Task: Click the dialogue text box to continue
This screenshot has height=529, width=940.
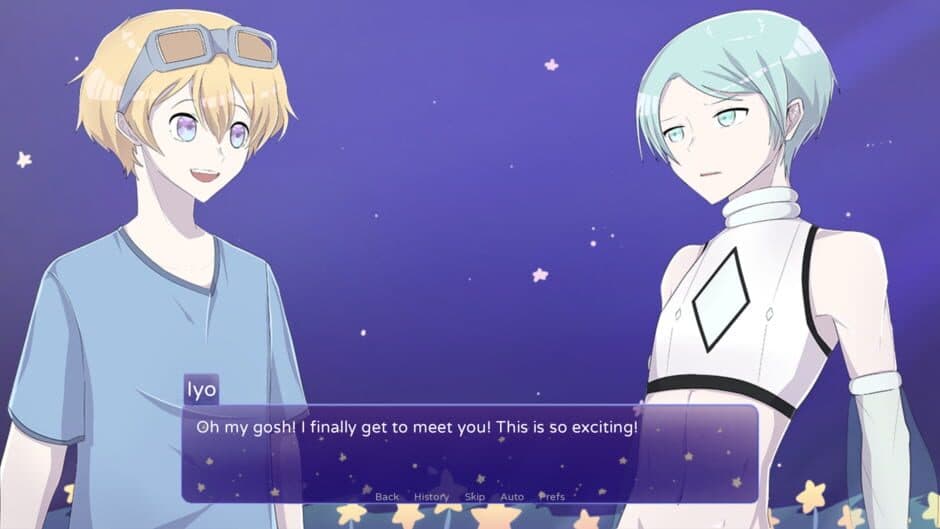Action: pos(469,450)
